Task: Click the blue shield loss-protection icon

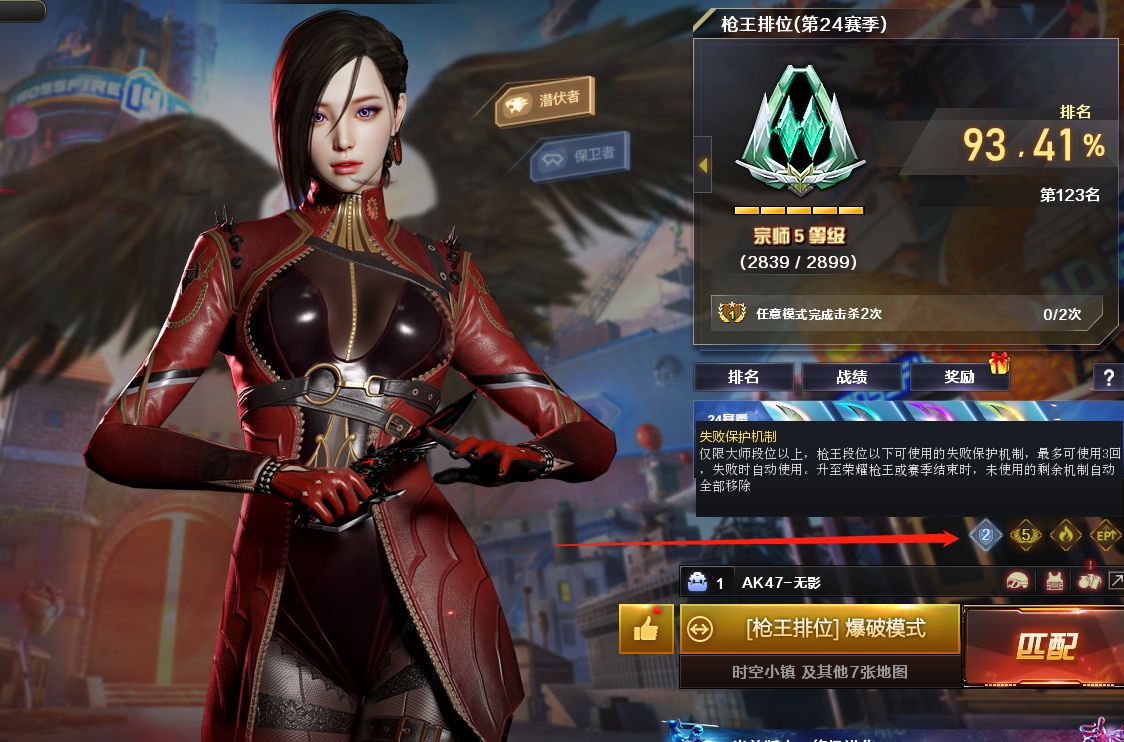Action: pyautogui.click(x=985, y=536)
